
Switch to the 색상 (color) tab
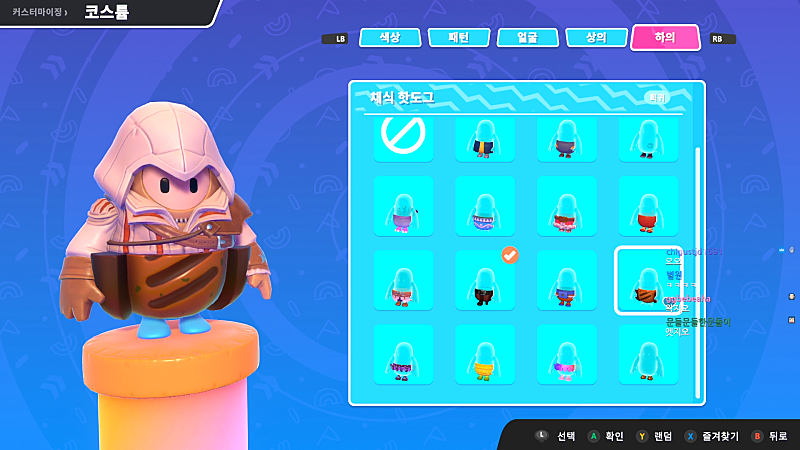pos(389,38)
